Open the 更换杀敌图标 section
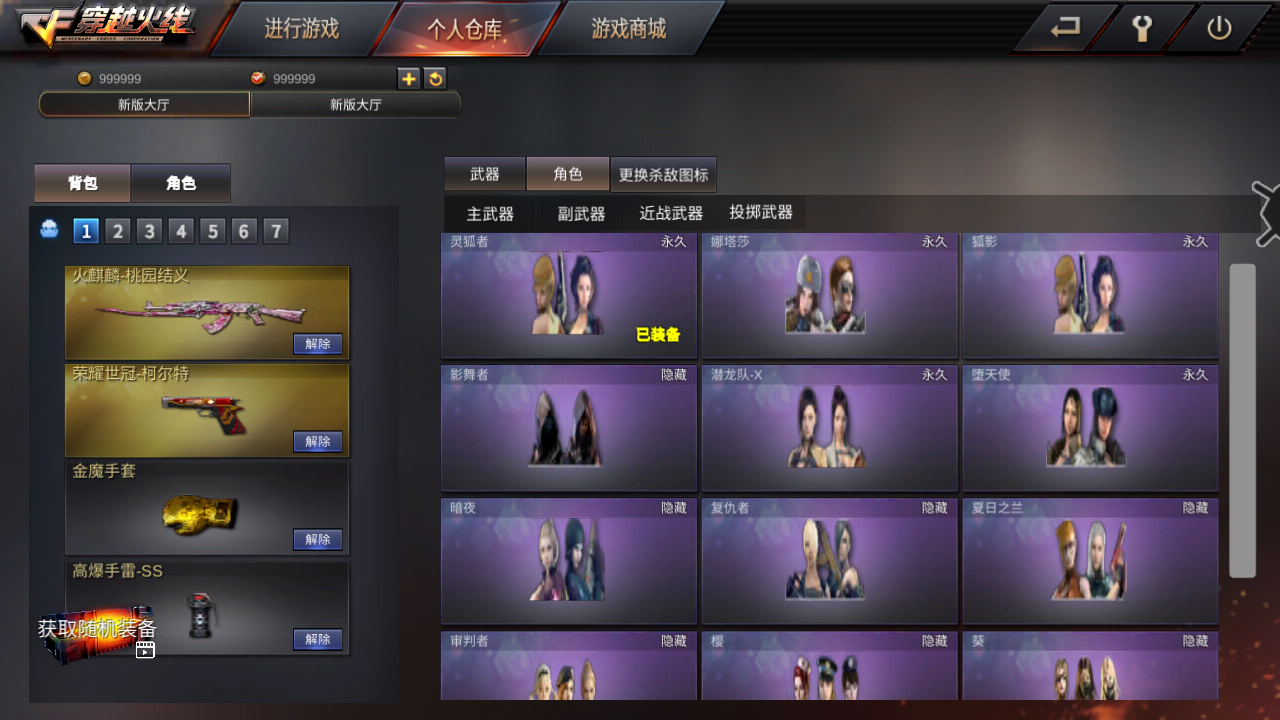1280x720 pixels. pyautogui.click(x=664, y=173)
